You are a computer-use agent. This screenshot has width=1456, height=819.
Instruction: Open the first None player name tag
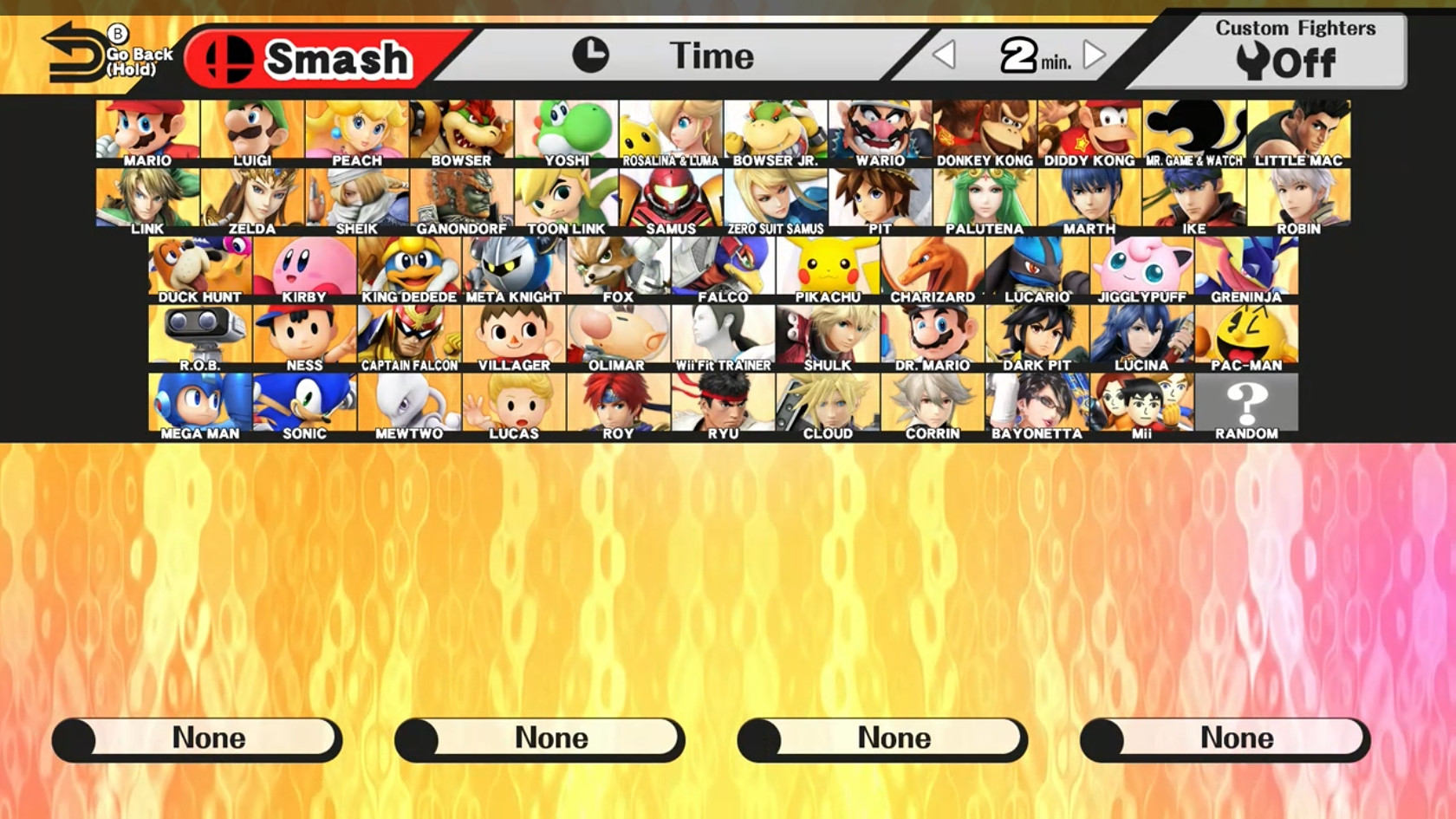click(x=198, y=738)
